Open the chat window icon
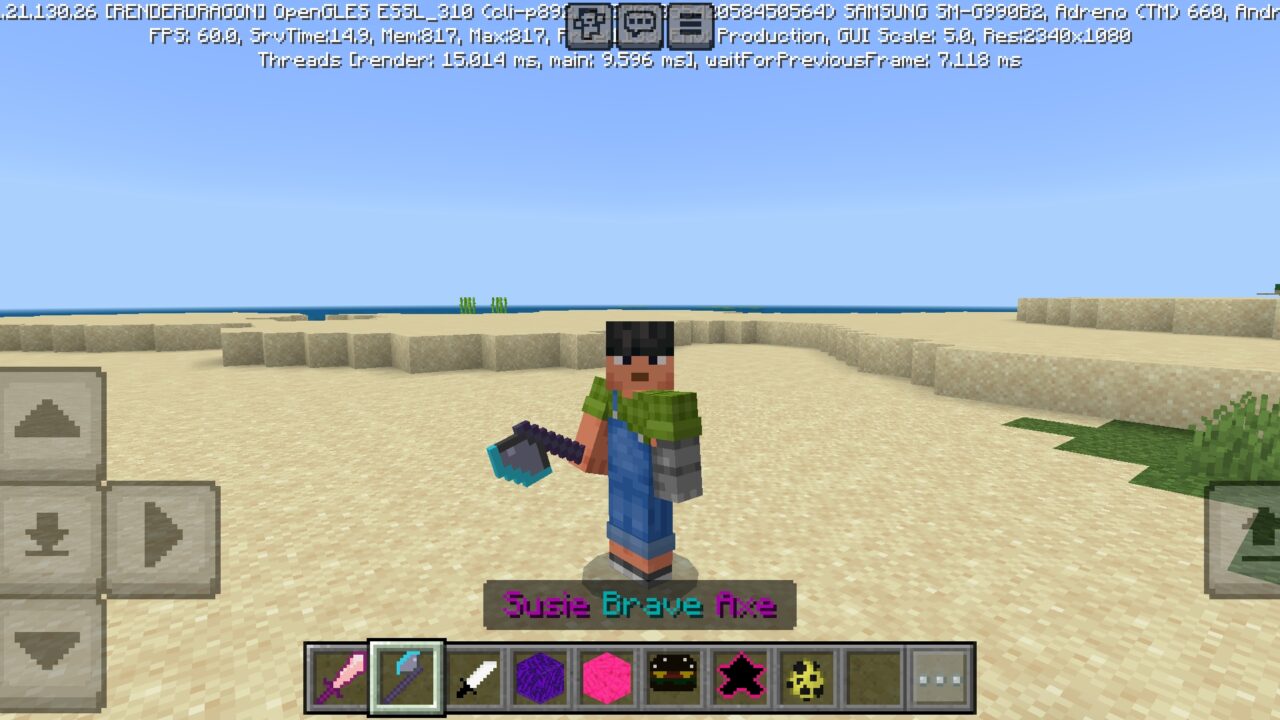Viewport: 1280px width, 720px height. pyautogui.click(x=637, y=27)
